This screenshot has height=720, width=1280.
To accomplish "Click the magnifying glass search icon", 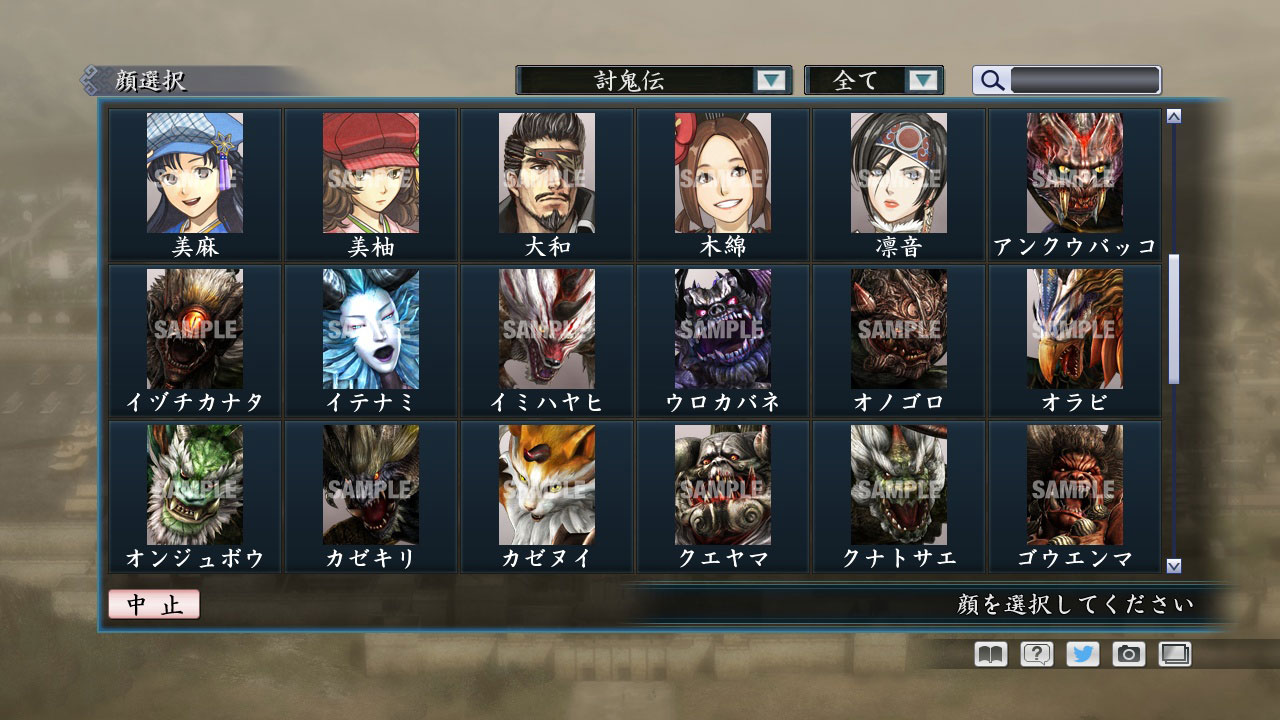I will [991, 79].
